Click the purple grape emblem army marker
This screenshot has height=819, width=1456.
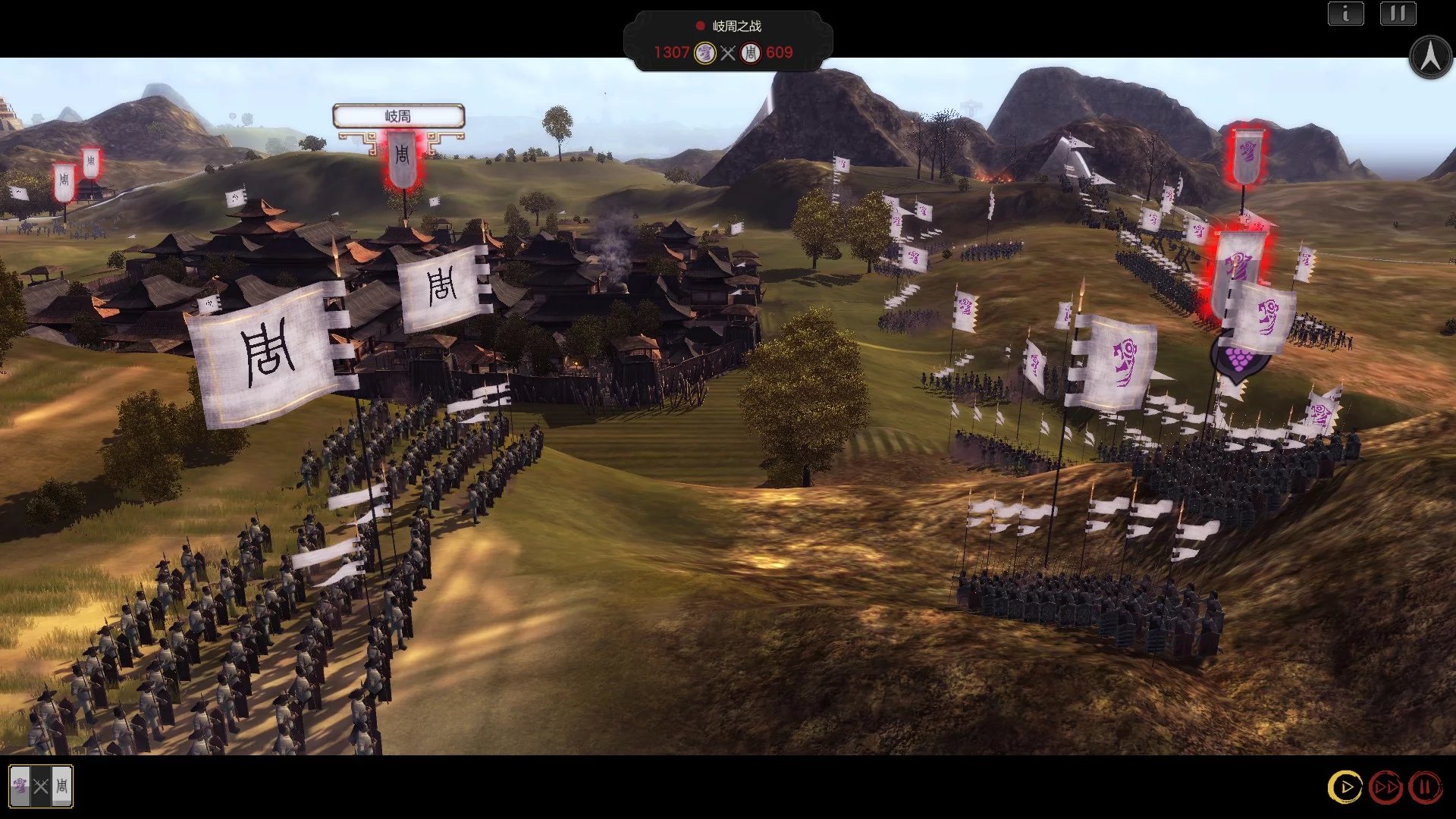[x=1238, y=358]
